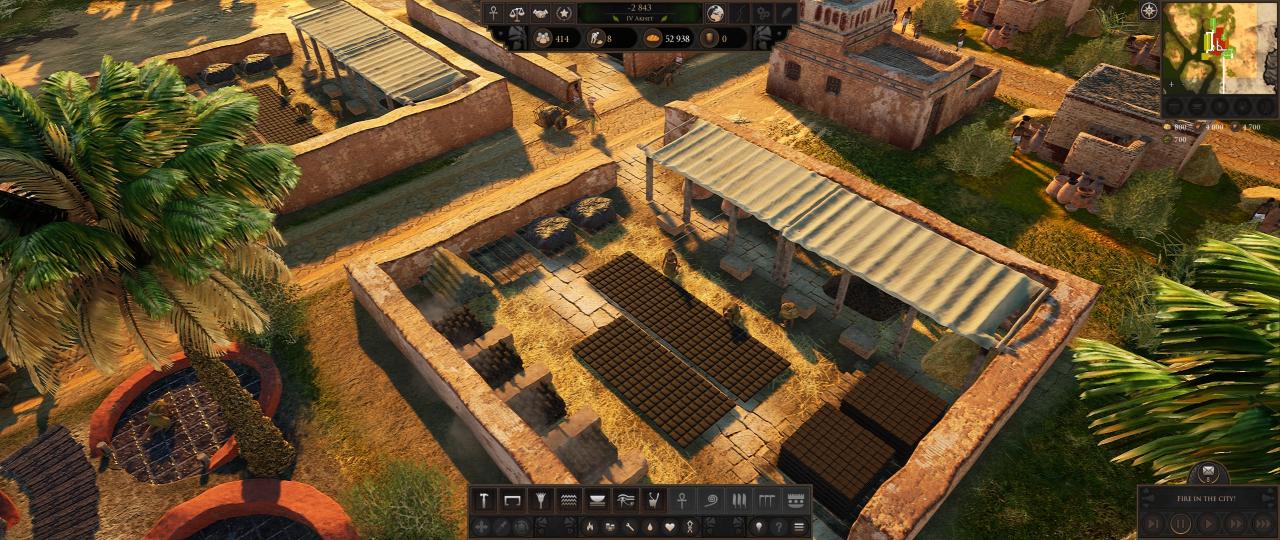Open the main menu hamburger button

tap(798, 526)
